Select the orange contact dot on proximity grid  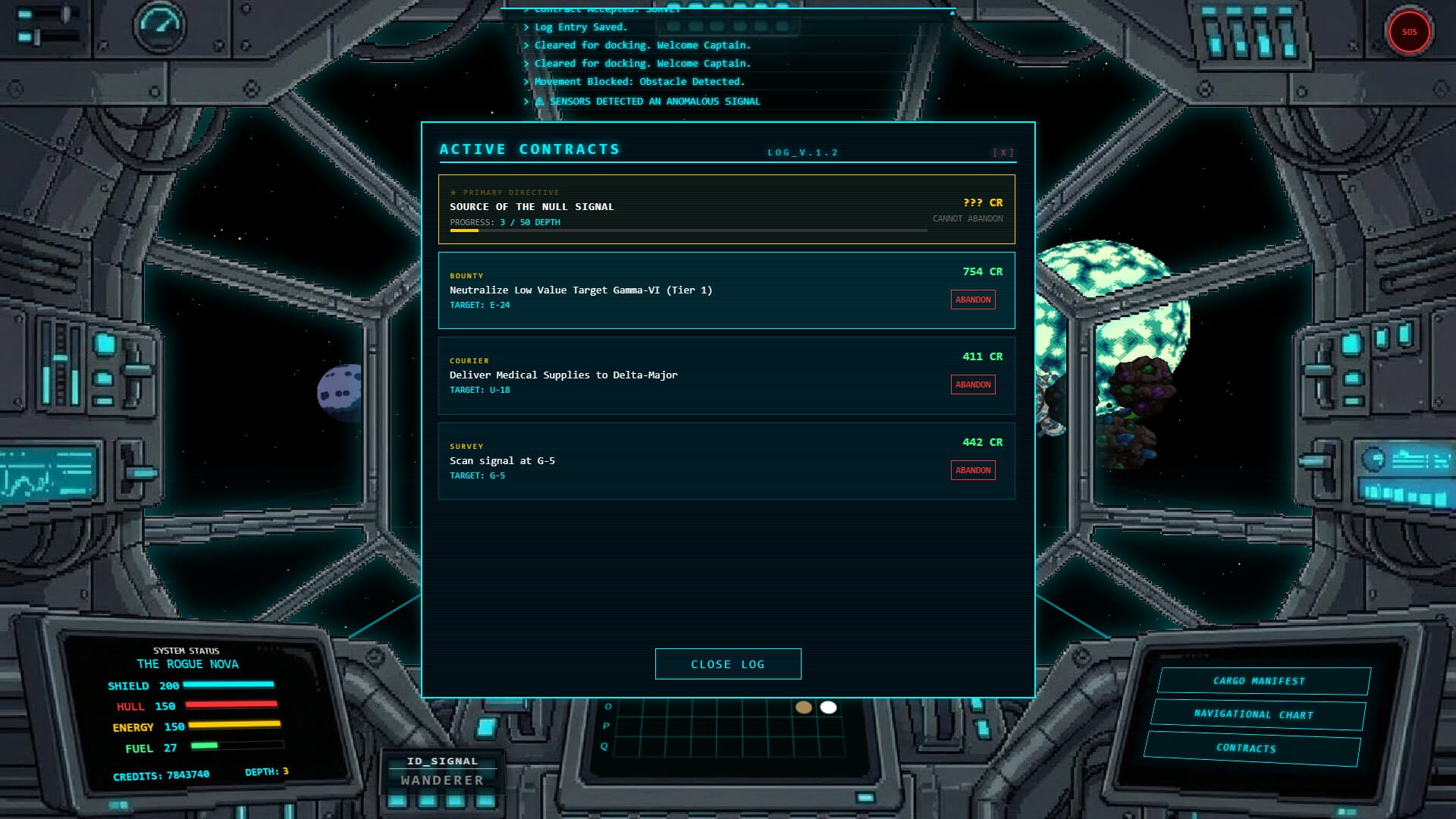pyautogui.click(x=804, y=708)
